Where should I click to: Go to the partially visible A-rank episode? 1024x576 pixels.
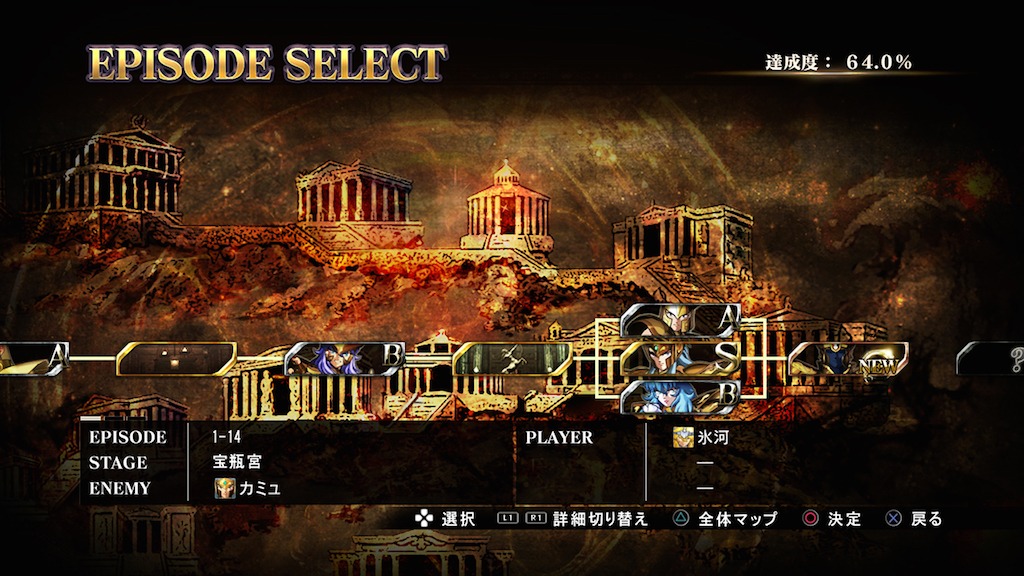pos(32,358)
